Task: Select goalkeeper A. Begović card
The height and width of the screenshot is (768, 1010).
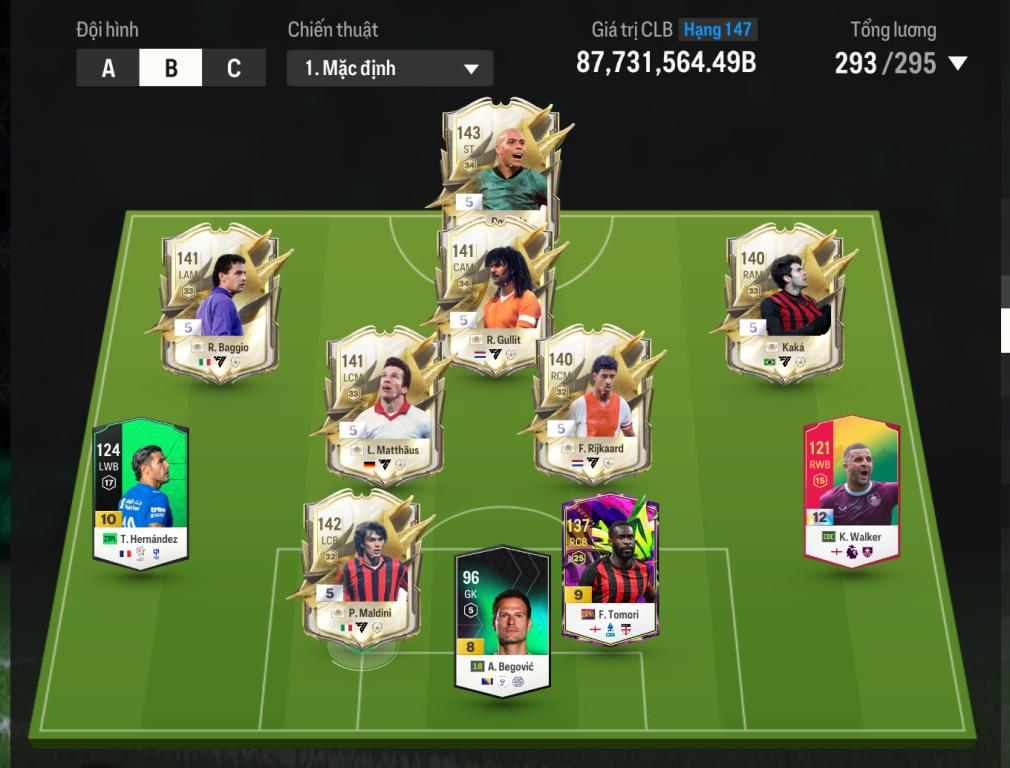Action: [x=502, y=620]
